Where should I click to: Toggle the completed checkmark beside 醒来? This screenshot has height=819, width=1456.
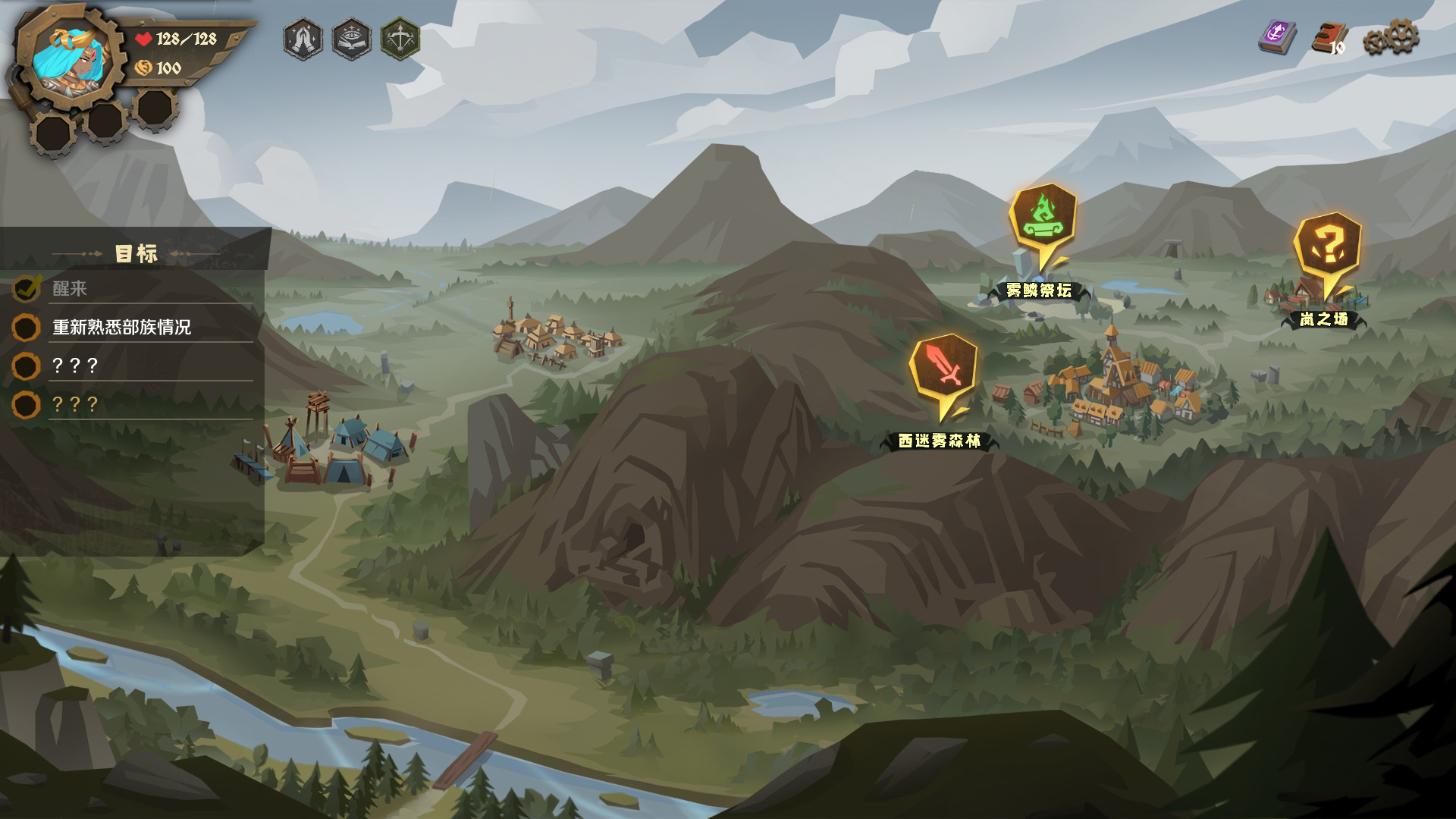(25, 287)
